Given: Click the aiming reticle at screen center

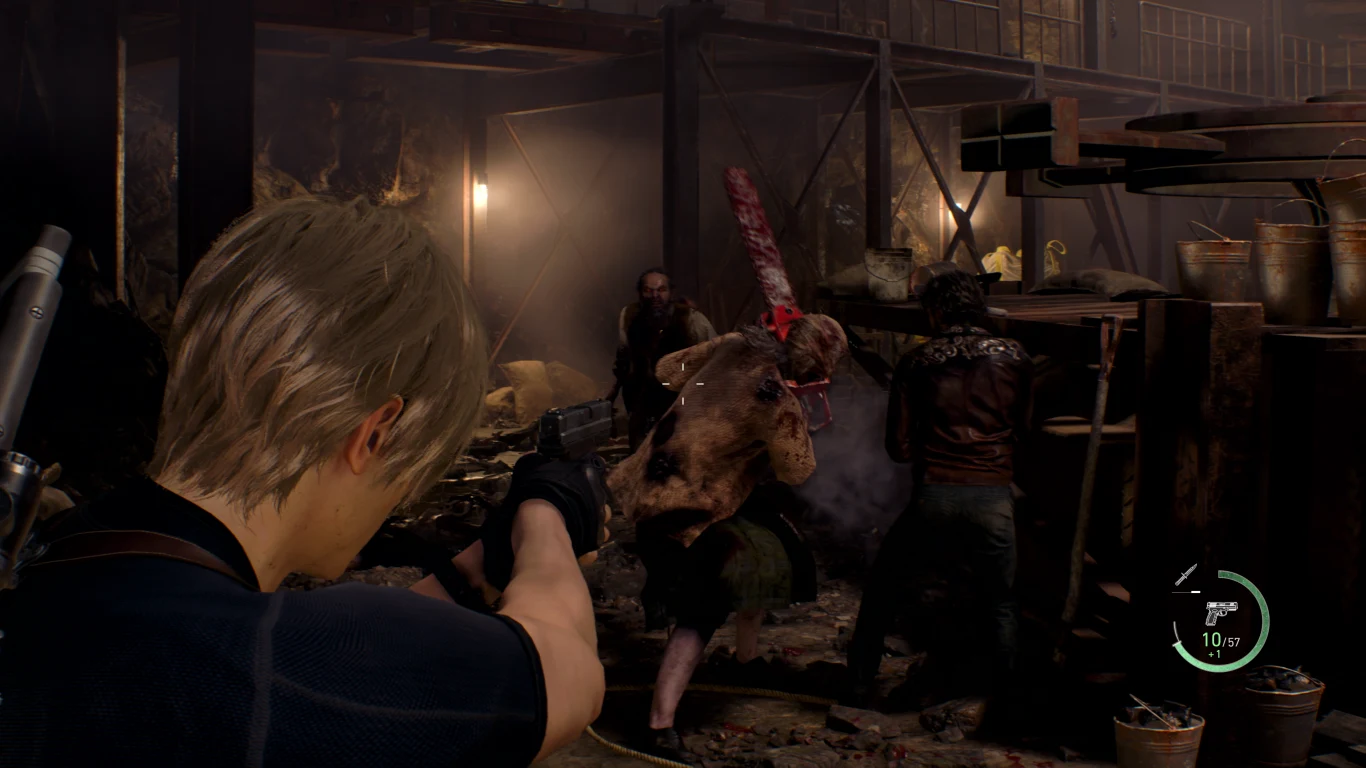Looking at the screenshot, I should [683, 384].
